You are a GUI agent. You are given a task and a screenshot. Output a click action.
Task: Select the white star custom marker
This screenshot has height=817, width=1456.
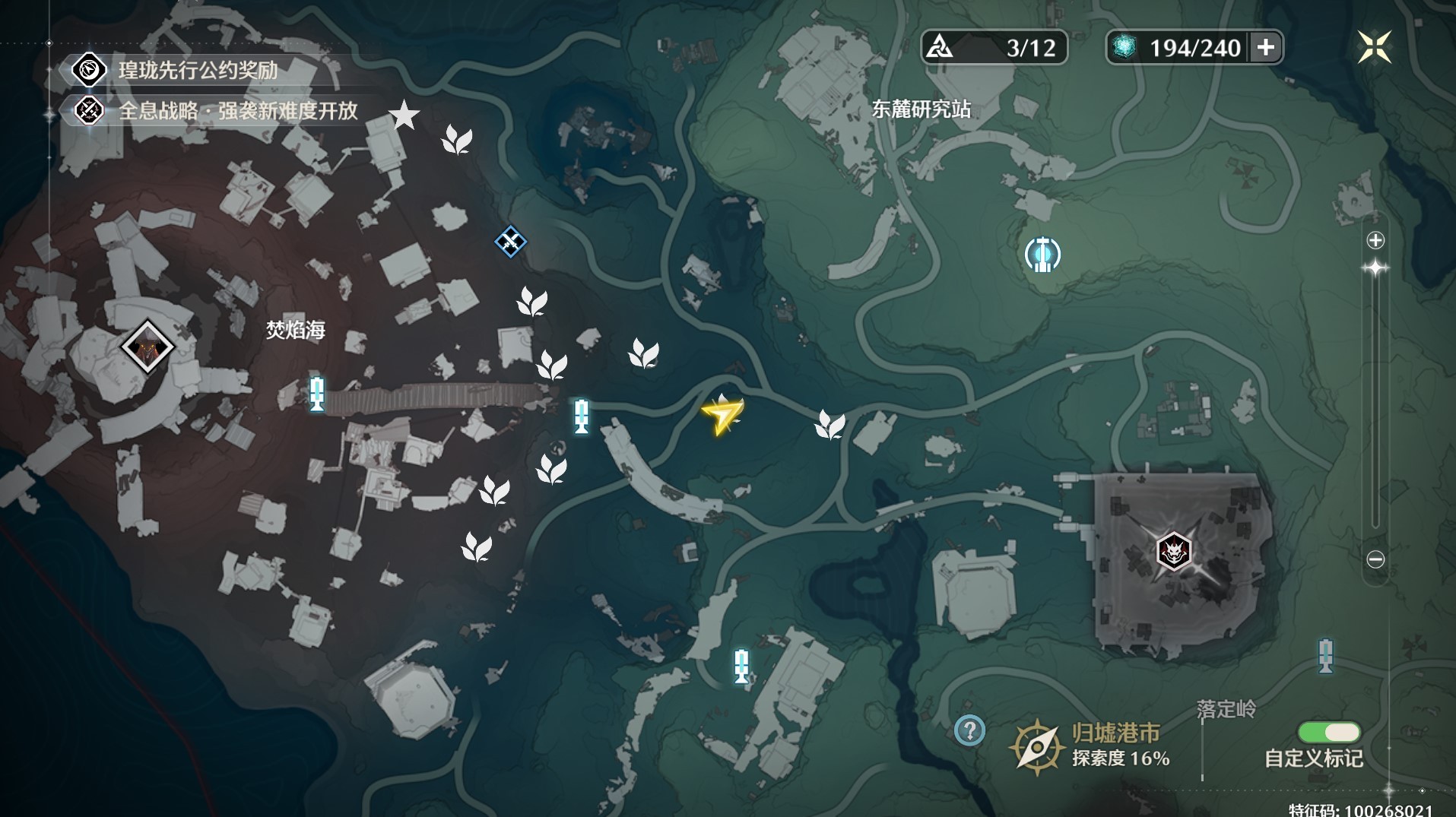point(404,116)
